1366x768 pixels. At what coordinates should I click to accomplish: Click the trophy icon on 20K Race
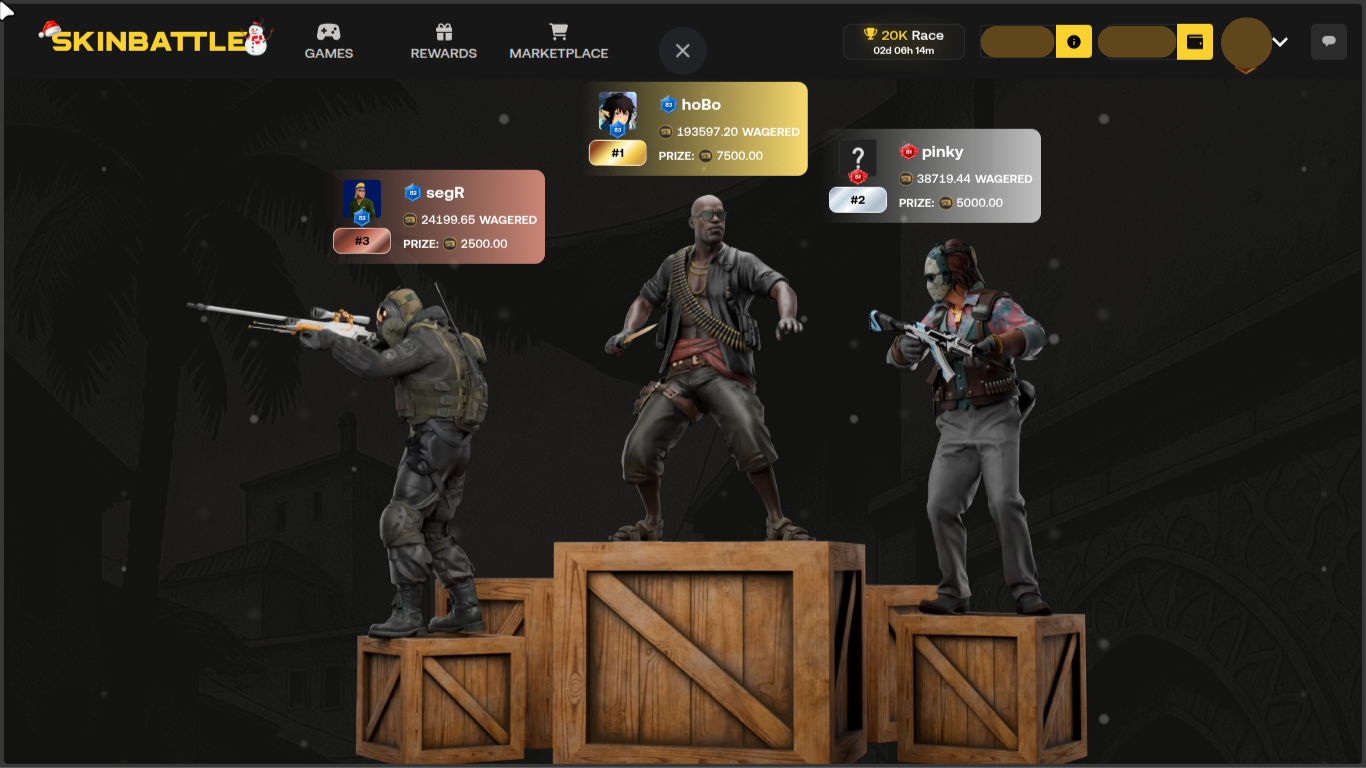(869, 34)
